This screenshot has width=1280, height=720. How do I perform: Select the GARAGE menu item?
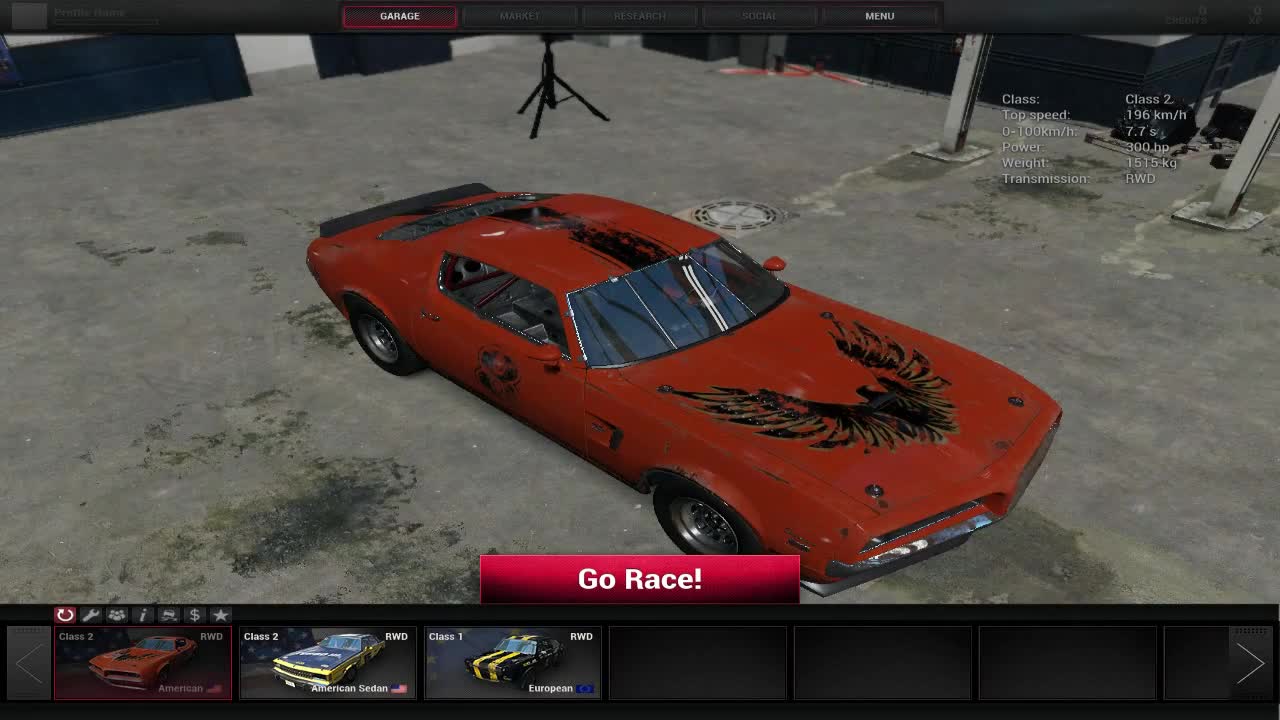click(399, 15)
